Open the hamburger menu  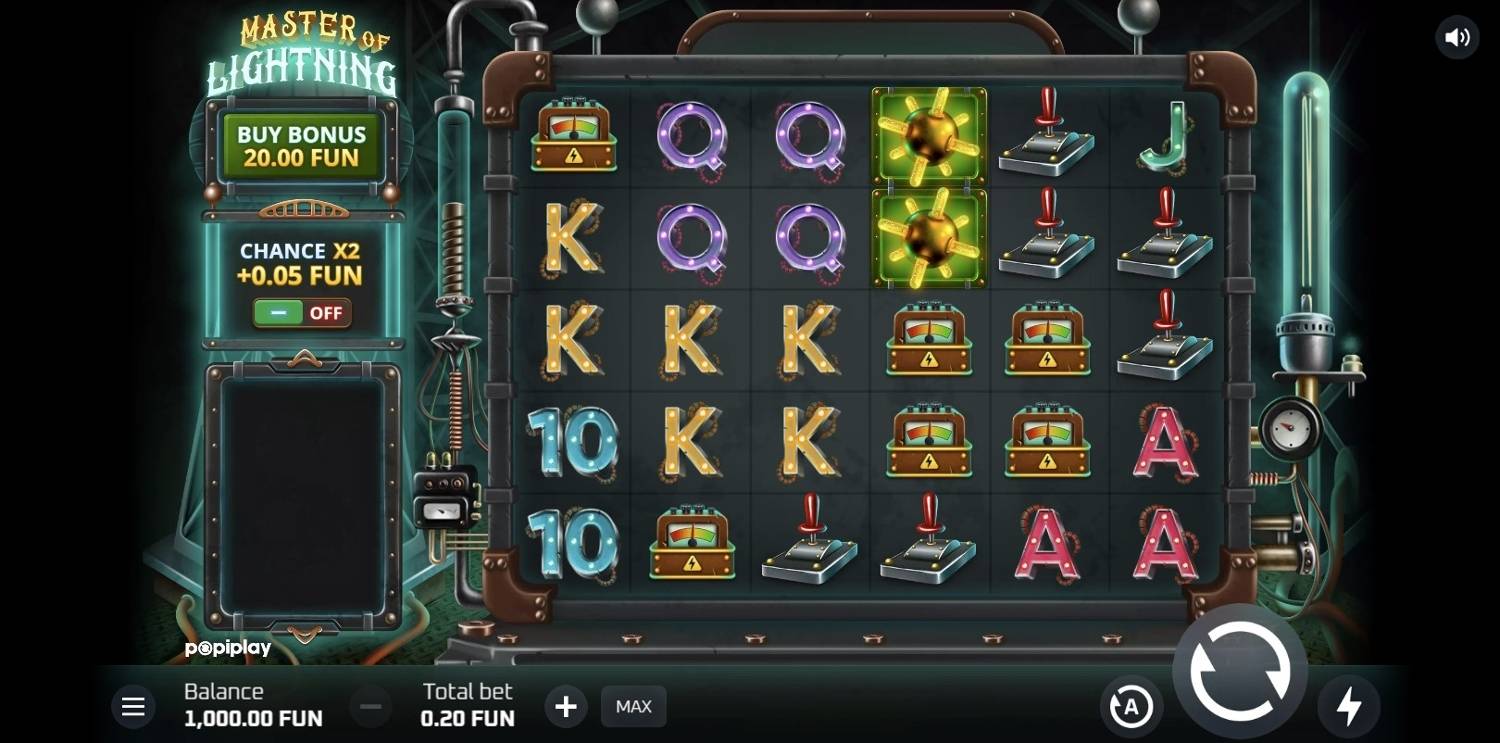(x=133, y=707)
